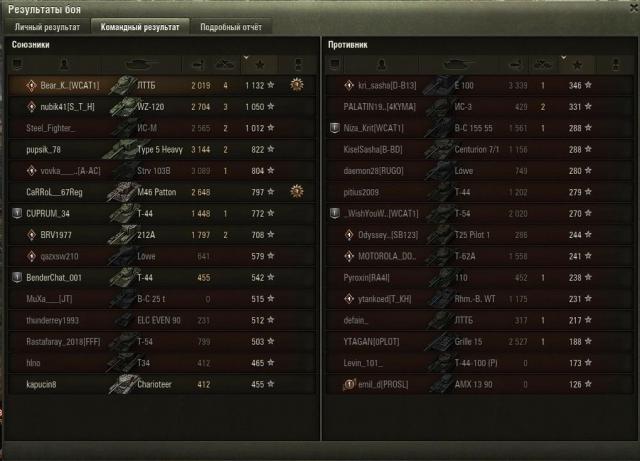Viewport: 640px width, 461px height.
Task: Click enemy Pyroxin 110 tank row
Action: 478,277
